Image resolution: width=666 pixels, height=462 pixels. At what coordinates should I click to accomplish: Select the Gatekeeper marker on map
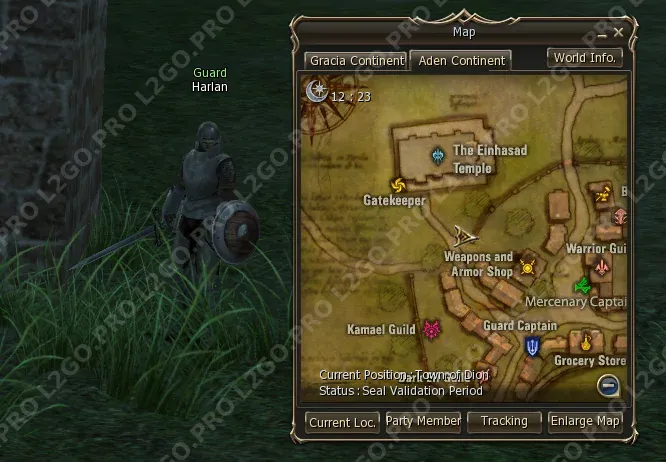pyautogui.click(x=398, y=185)
